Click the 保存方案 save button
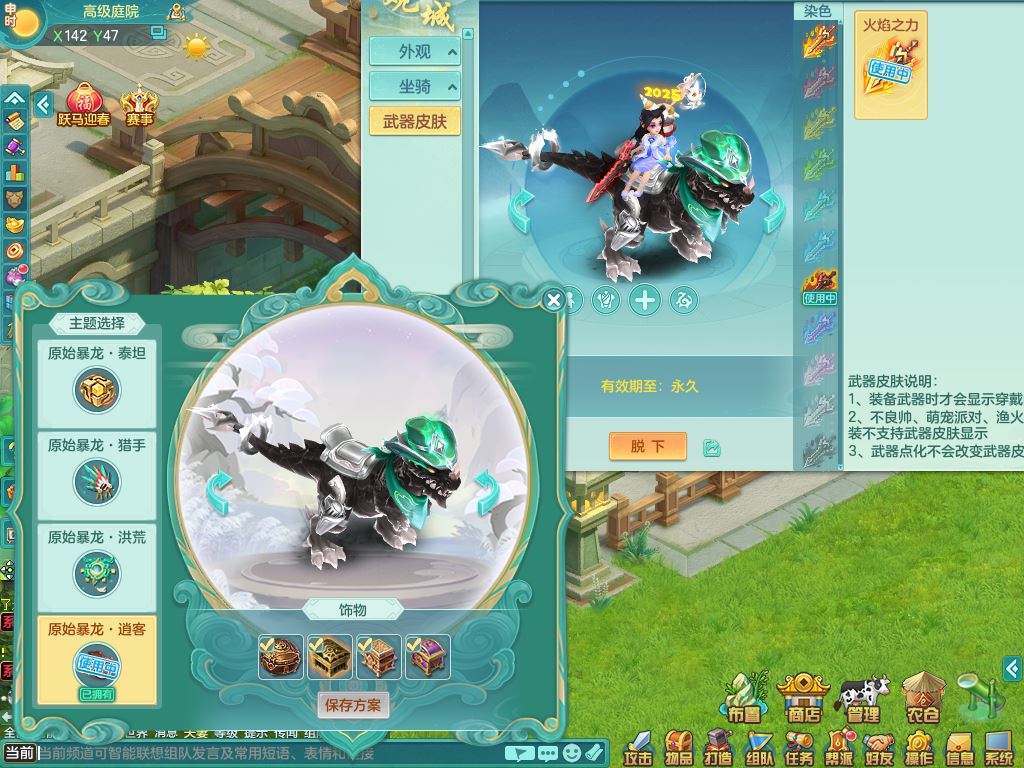Viewport: 1024px width, 768px height. point(354,705)
